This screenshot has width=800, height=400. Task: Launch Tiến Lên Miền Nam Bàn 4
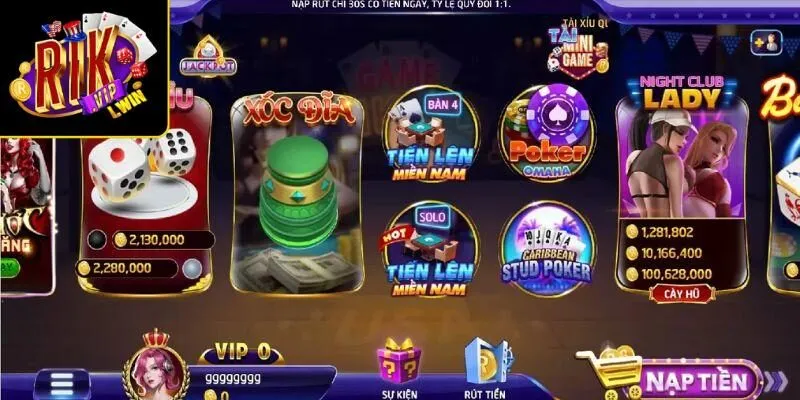tap(432, 135)
